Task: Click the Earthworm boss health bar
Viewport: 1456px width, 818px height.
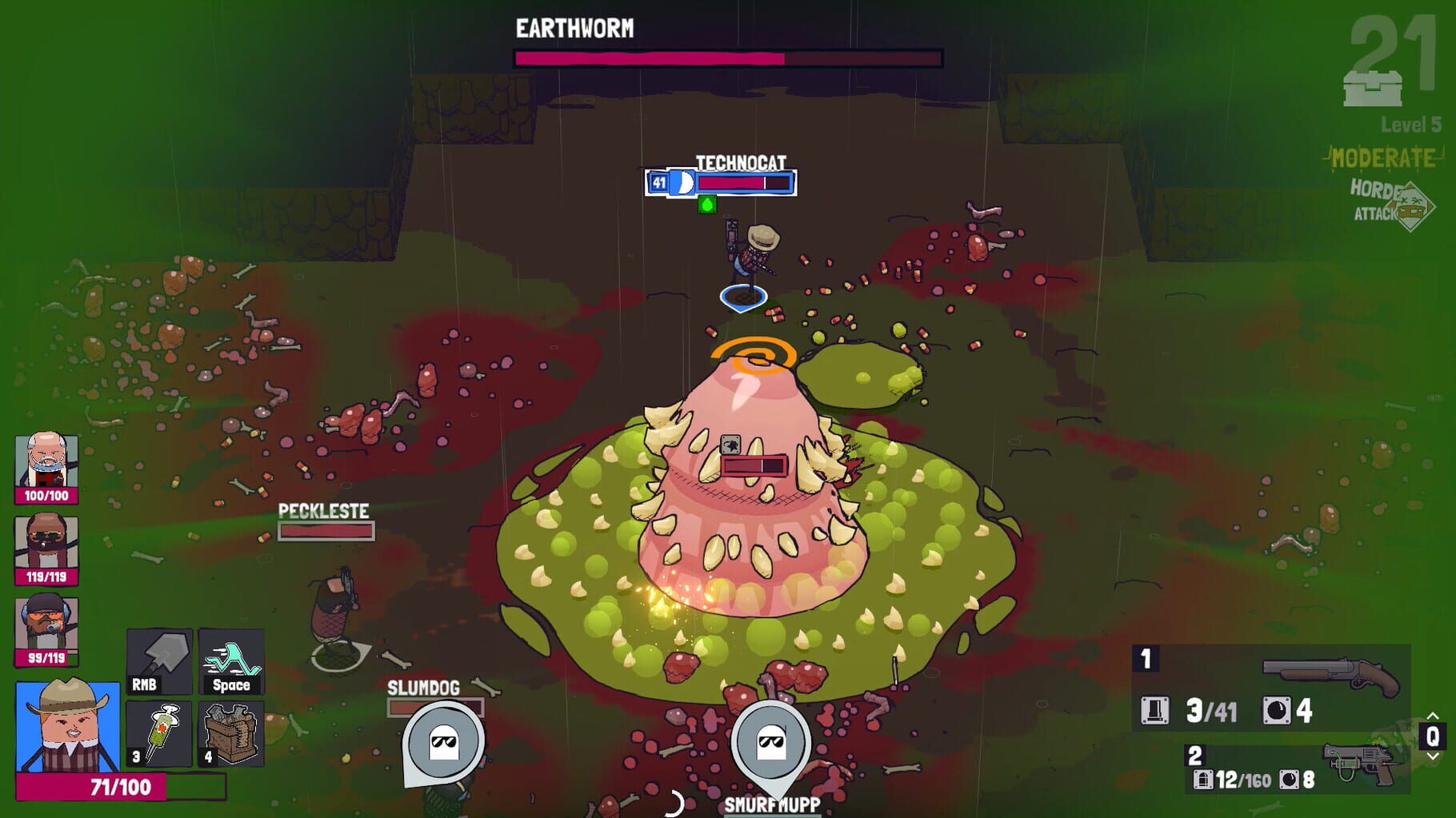Action: (x=726, y=57)
